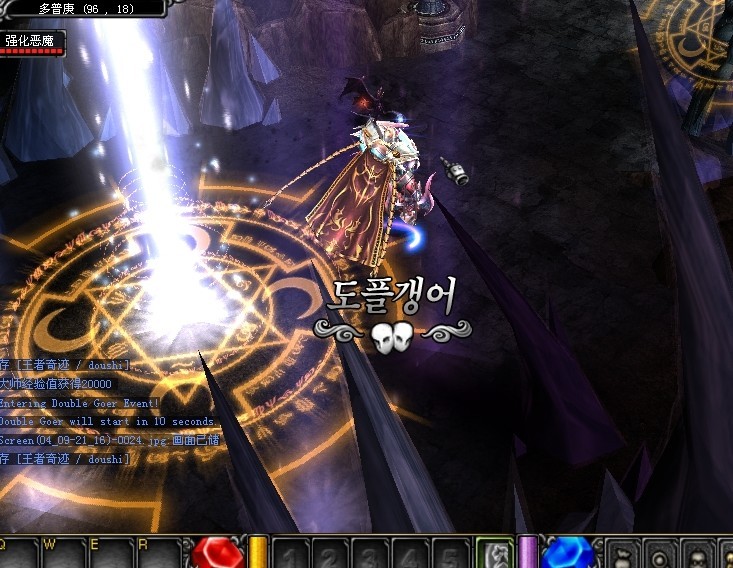
Task: Click the ring-shaped menu button
Action: click(x=659, y=554)
